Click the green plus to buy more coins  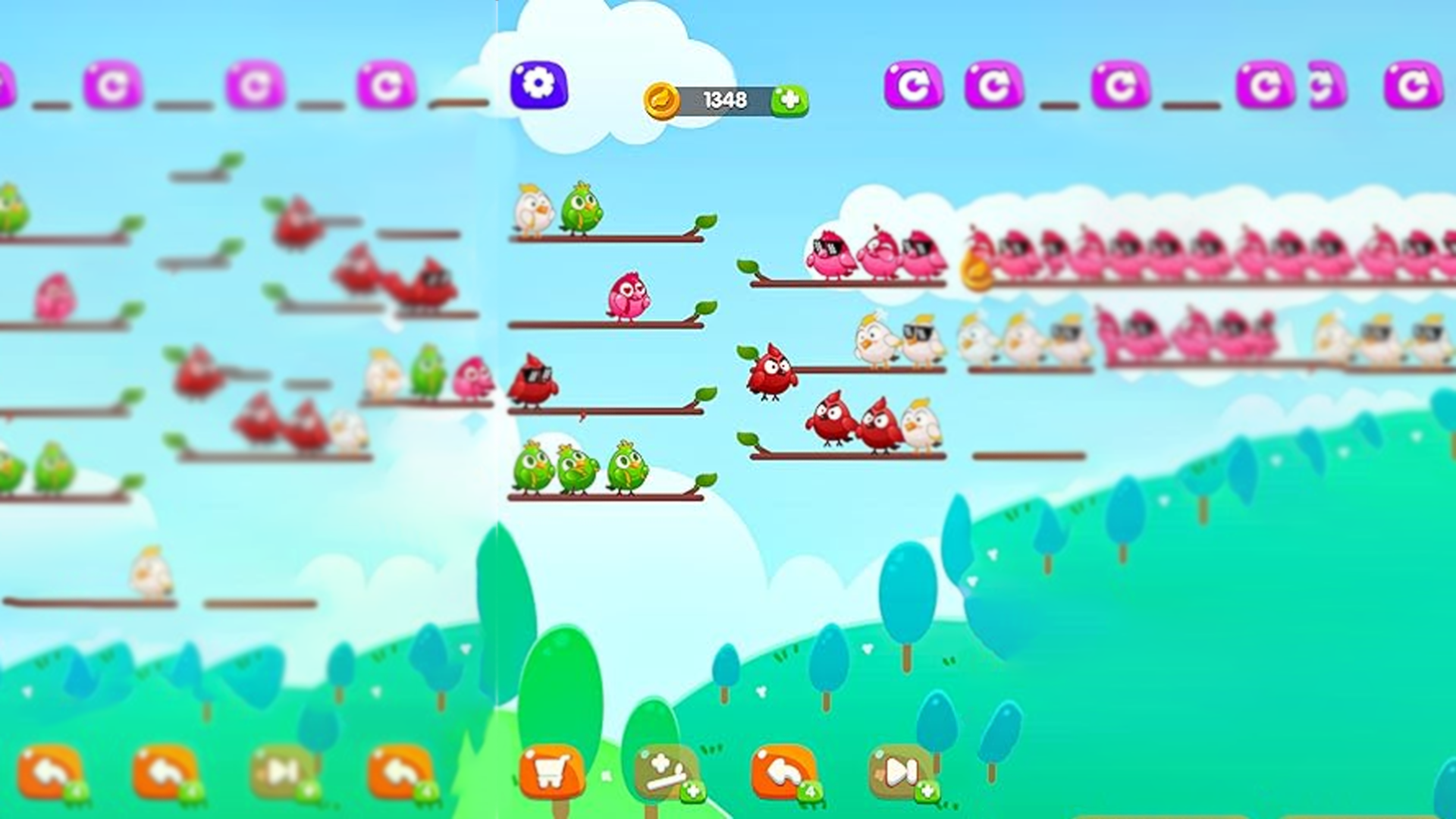coord(790,99)
